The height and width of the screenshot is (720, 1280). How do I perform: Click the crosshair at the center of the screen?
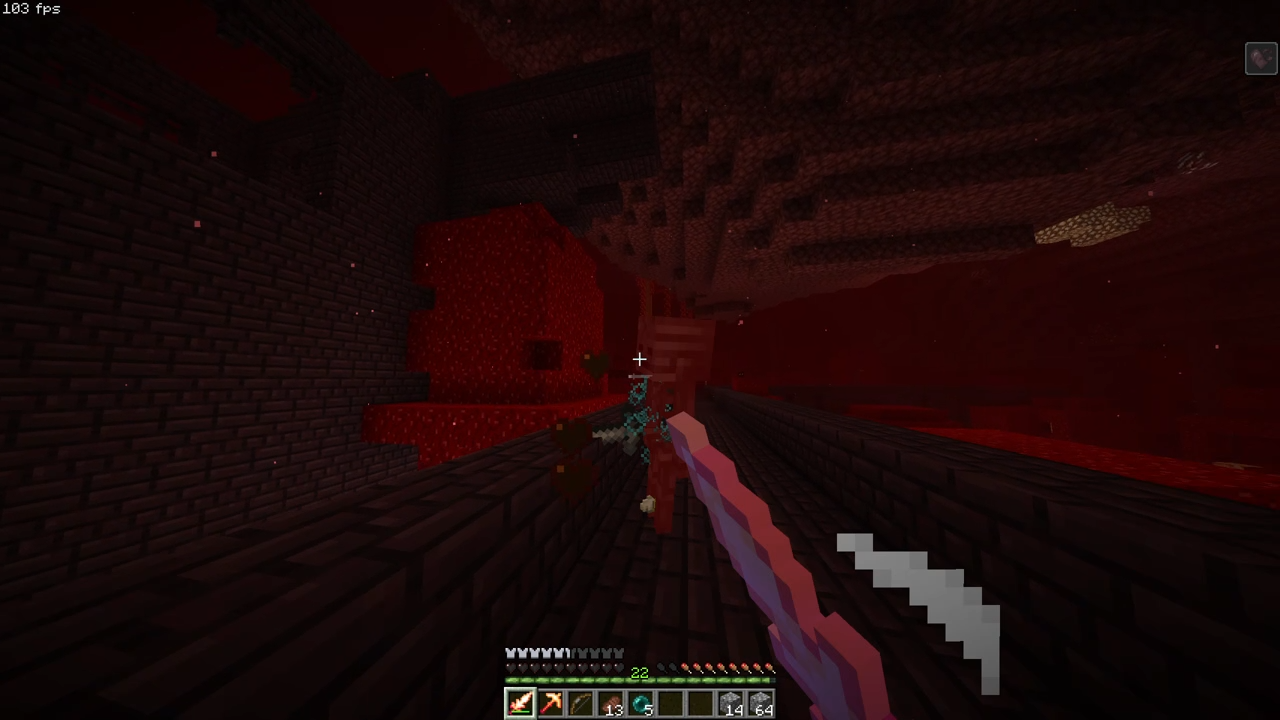(x=640, y=359)
